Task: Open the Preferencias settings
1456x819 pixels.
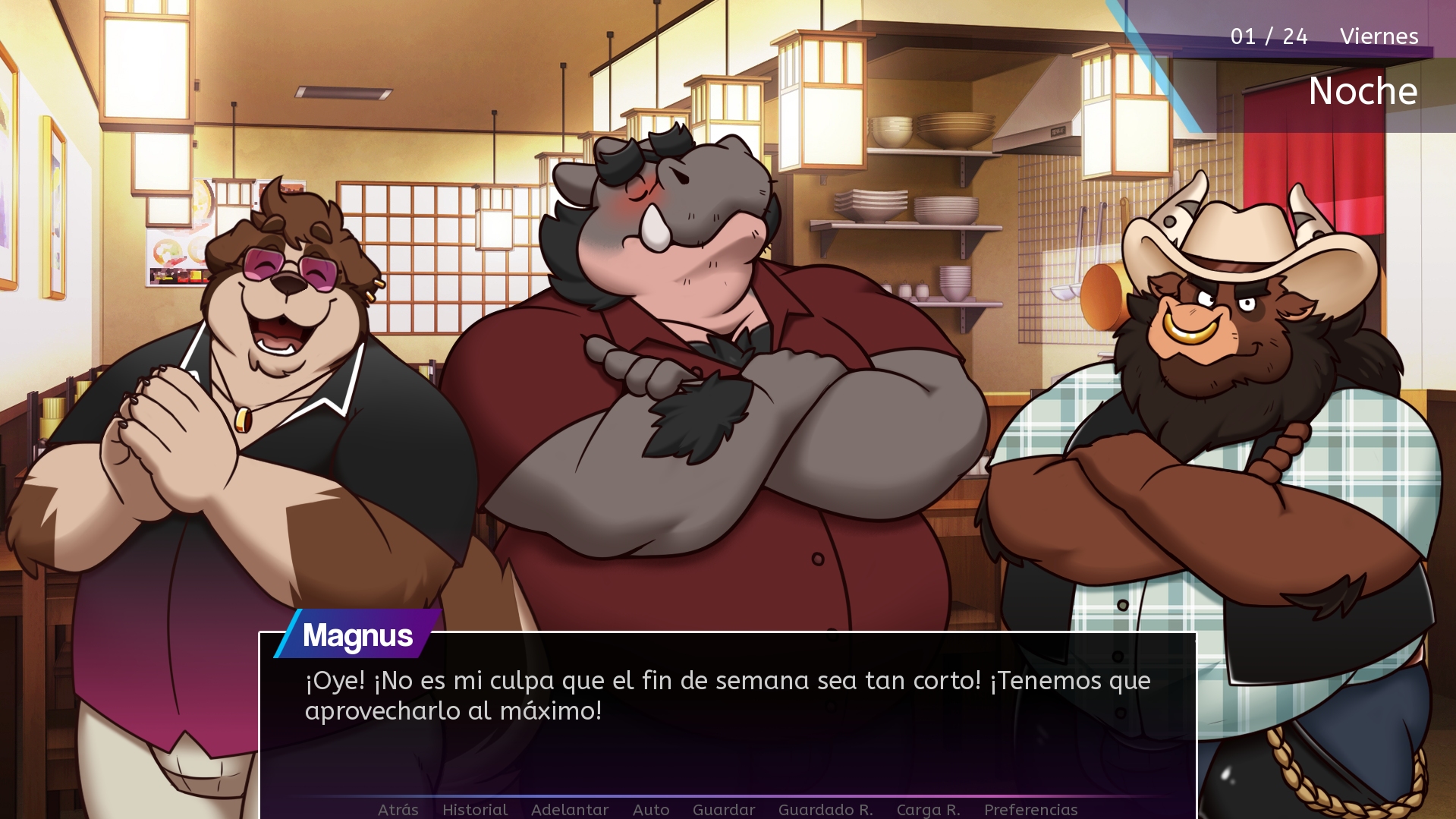Action: point(1030,809)
